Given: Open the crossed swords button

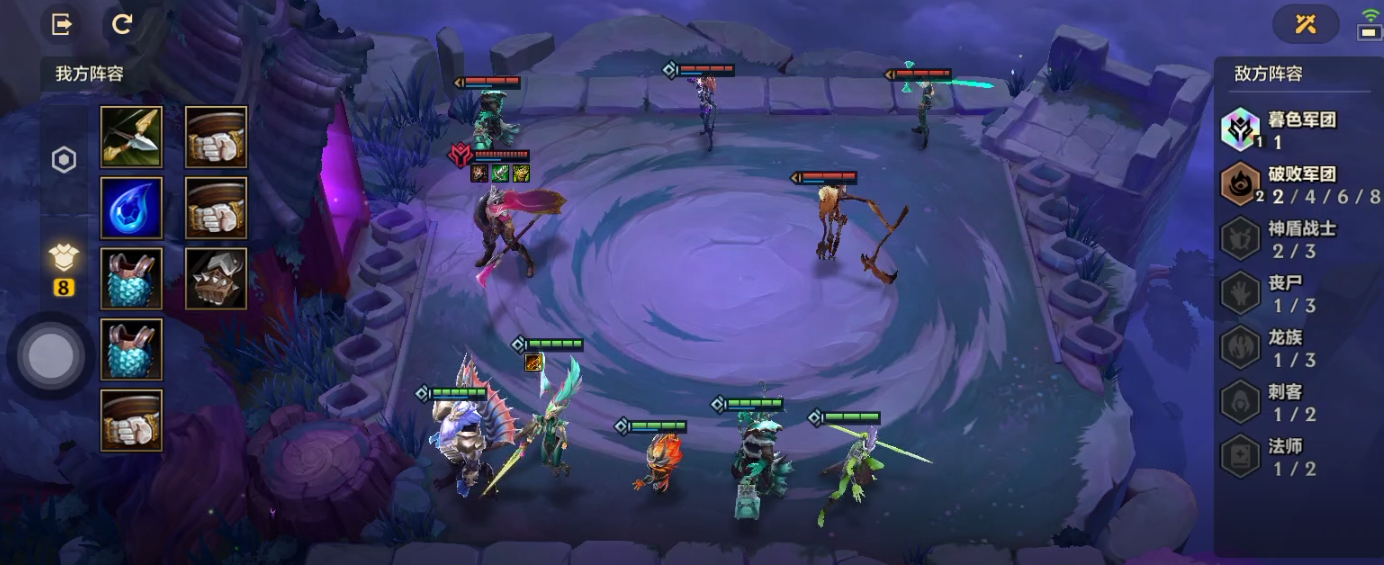Looking at the screenshot, I should (1305, 25).
